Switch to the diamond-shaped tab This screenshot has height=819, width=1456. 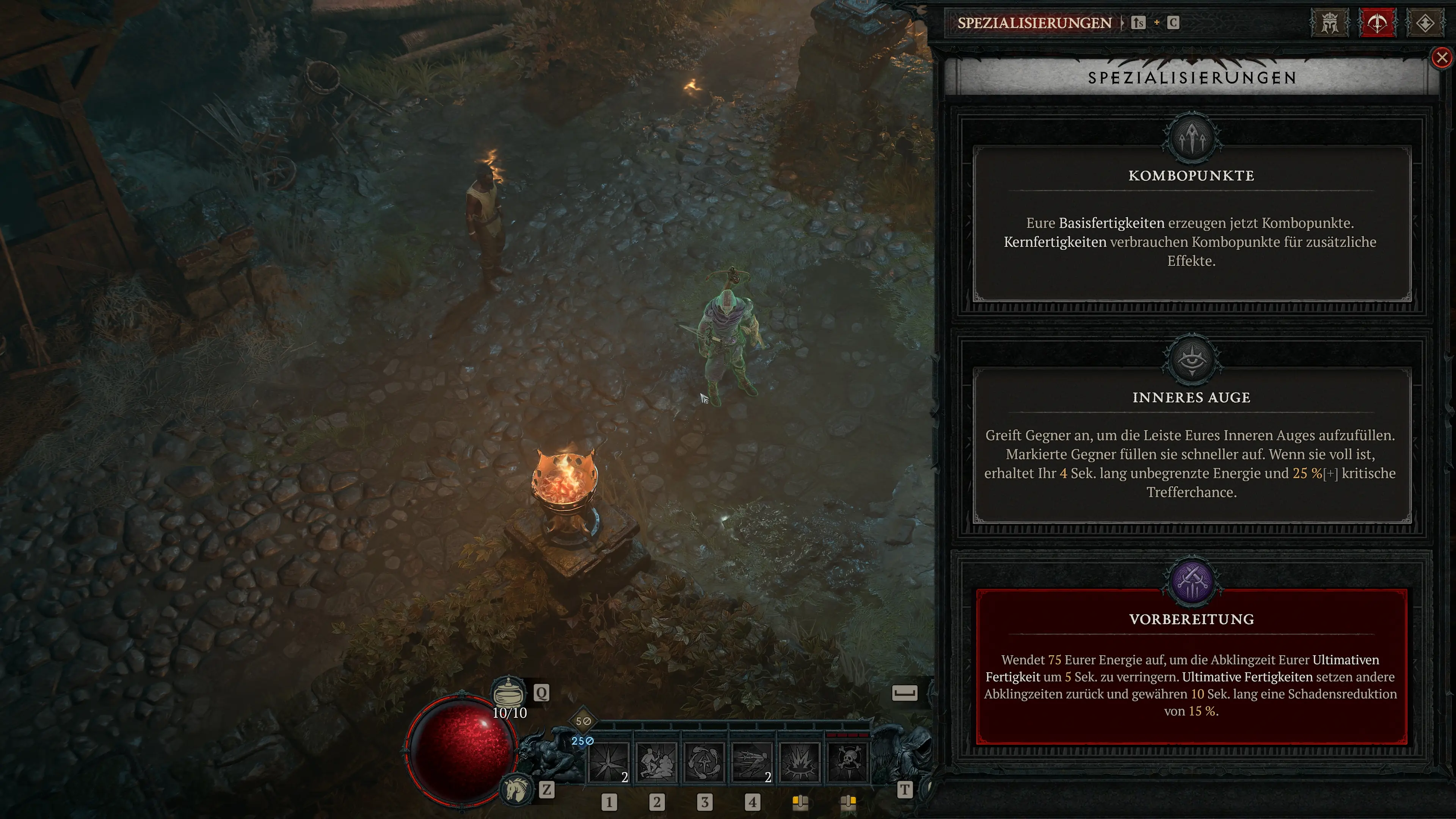point(1425,23)
